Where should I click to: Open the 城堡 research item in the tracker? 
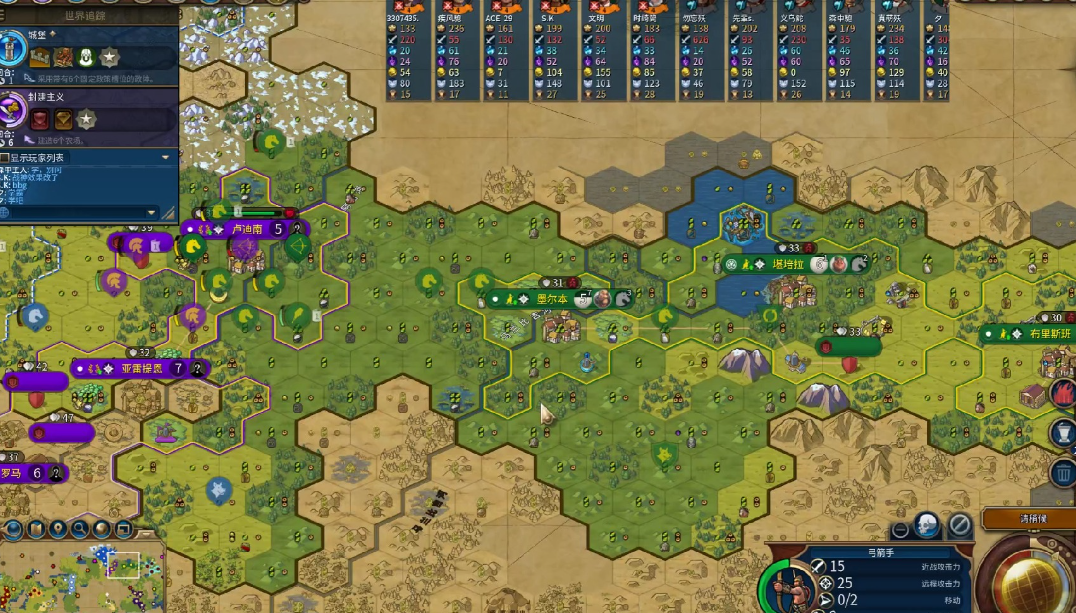click(14, 47)
